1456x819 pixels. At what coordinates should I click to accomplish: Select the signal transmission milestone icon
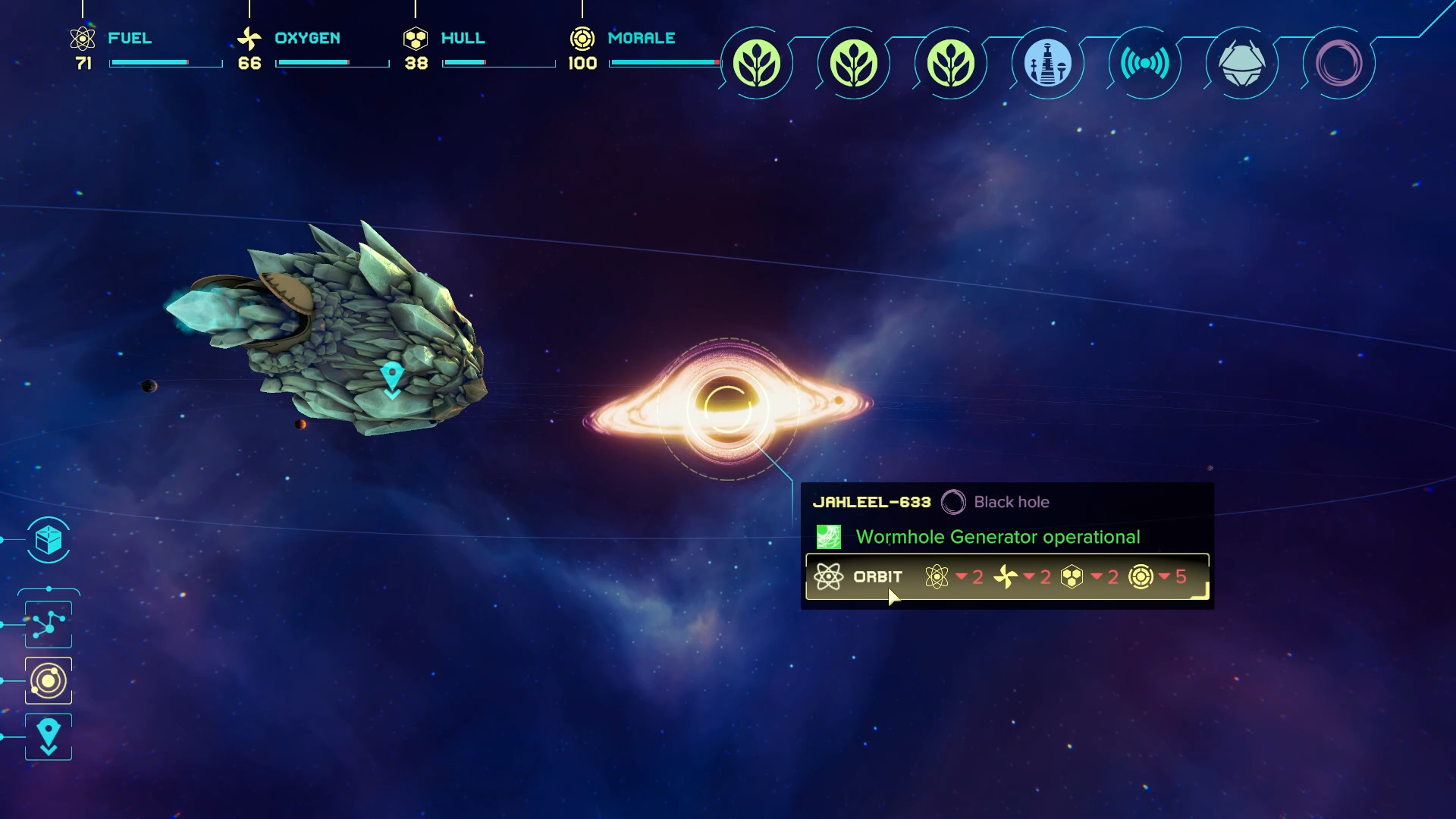pyautogui.click(x=1144, y=64)
